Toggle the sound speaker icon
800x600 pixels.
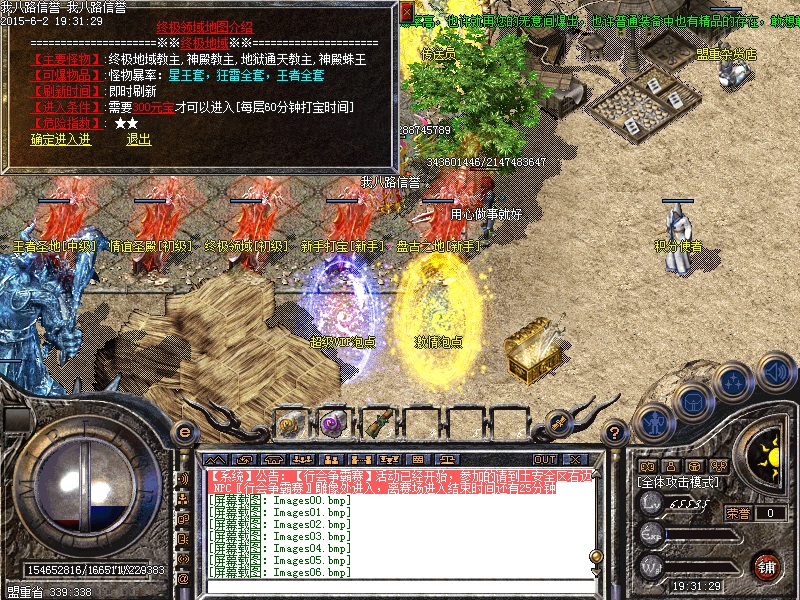tap(775, 371)
